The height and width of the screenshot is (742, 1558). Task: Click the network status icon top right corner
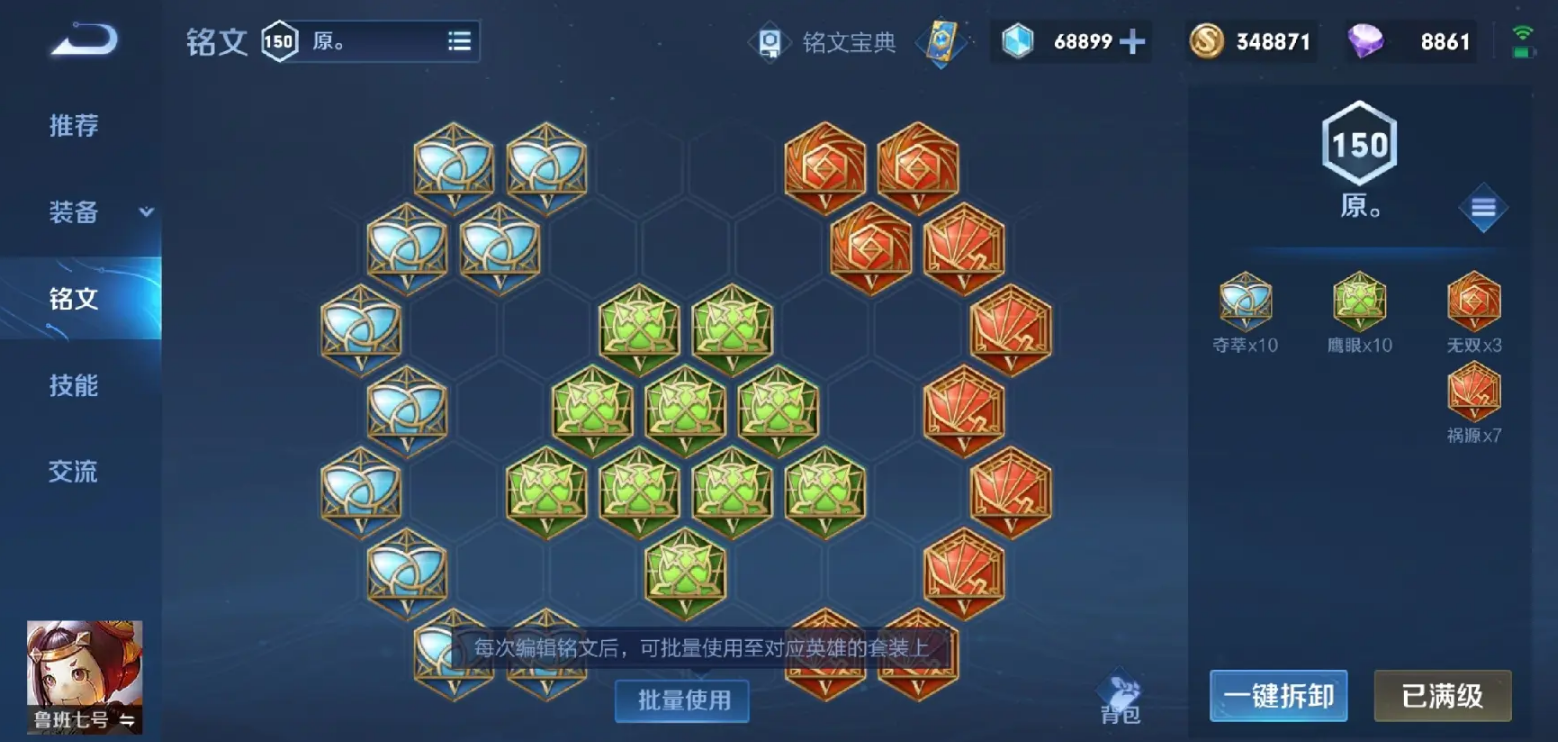point(1523,31)
